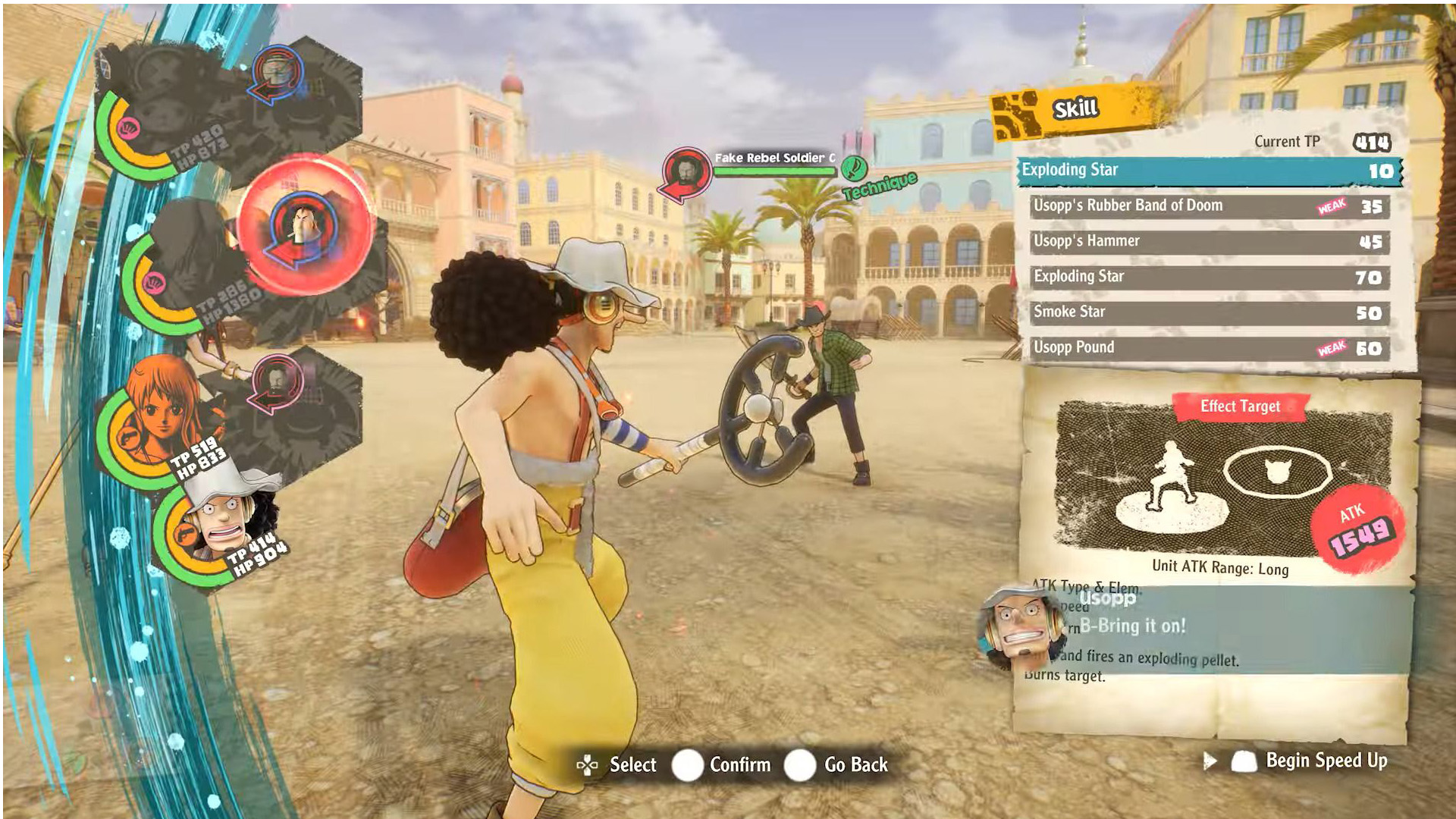Image resolution: width=1456 pixels, height=819 pixels.
Task: Select the Usopp's Hammer skill
Action: tap(1209, 242)
